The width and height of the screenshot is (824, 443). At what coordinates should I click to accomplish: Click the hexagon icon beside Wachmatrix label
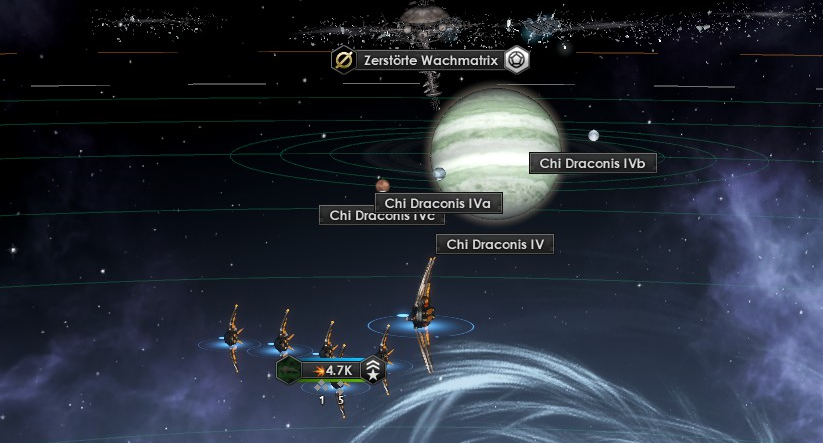coord(516,60)
